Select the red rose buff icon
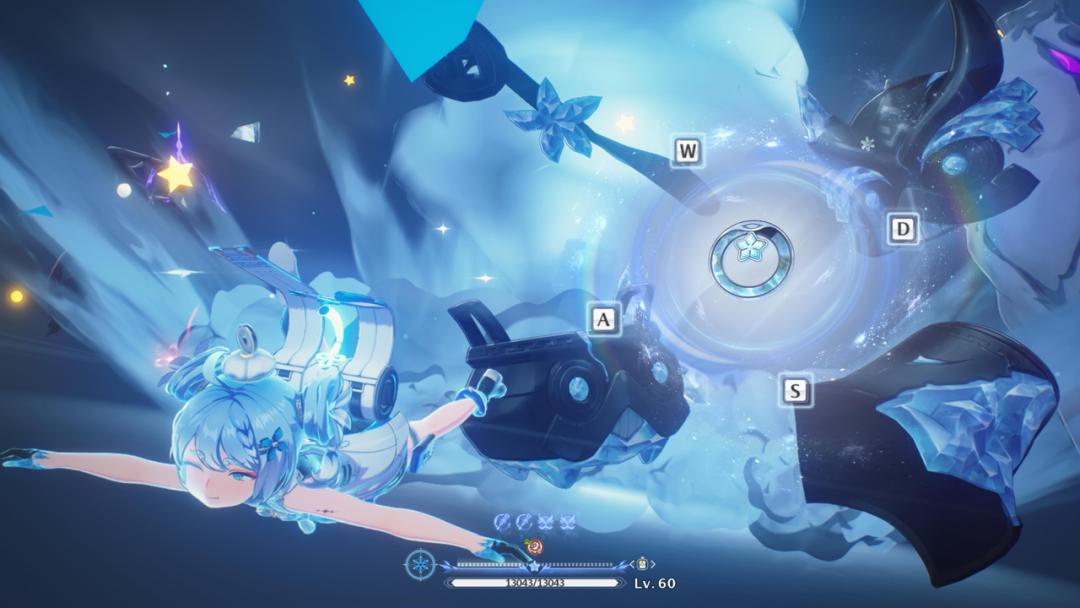The width and height of the screenshot is (1080, 608). (x=535, y=546)
